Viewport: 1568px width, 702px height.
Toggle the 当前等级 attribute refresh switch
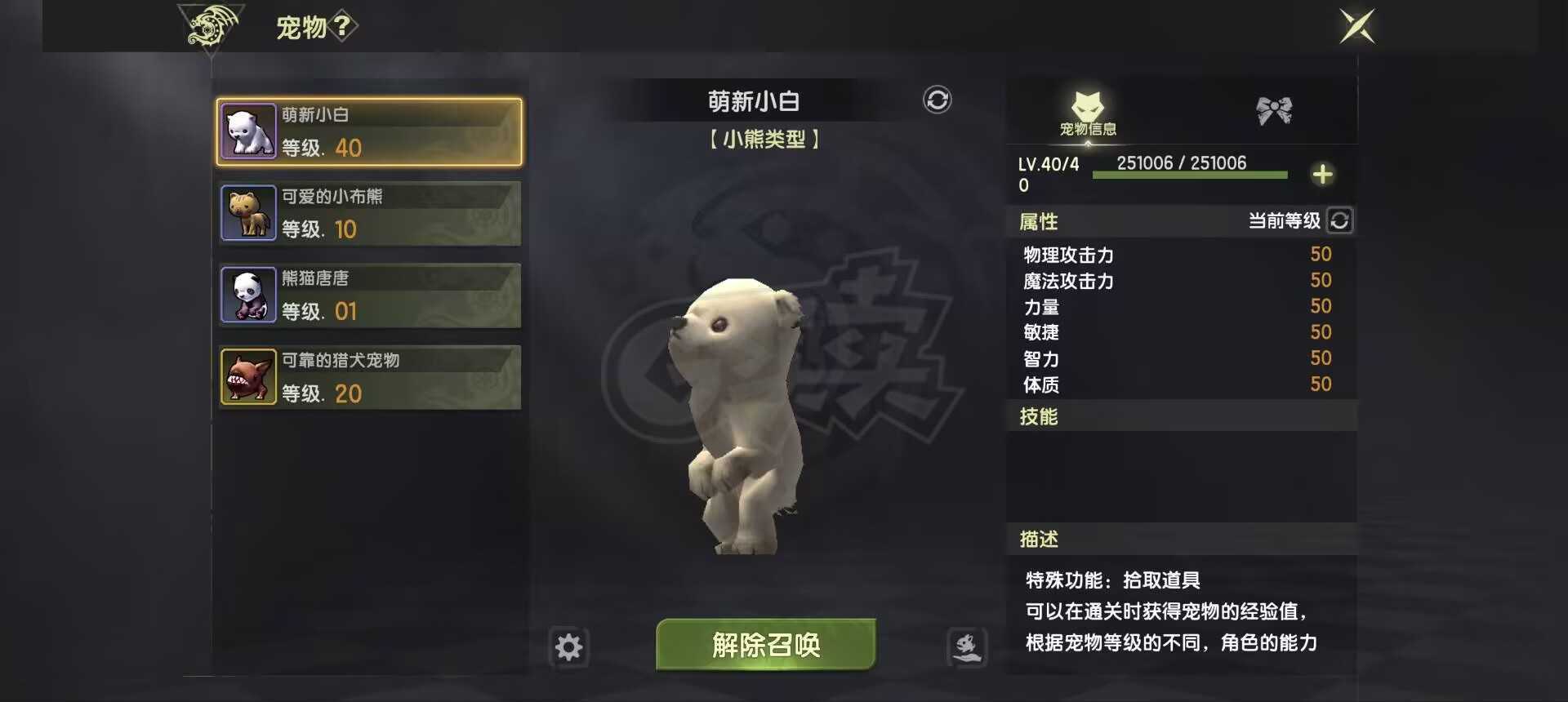[x=1339, y=220]
